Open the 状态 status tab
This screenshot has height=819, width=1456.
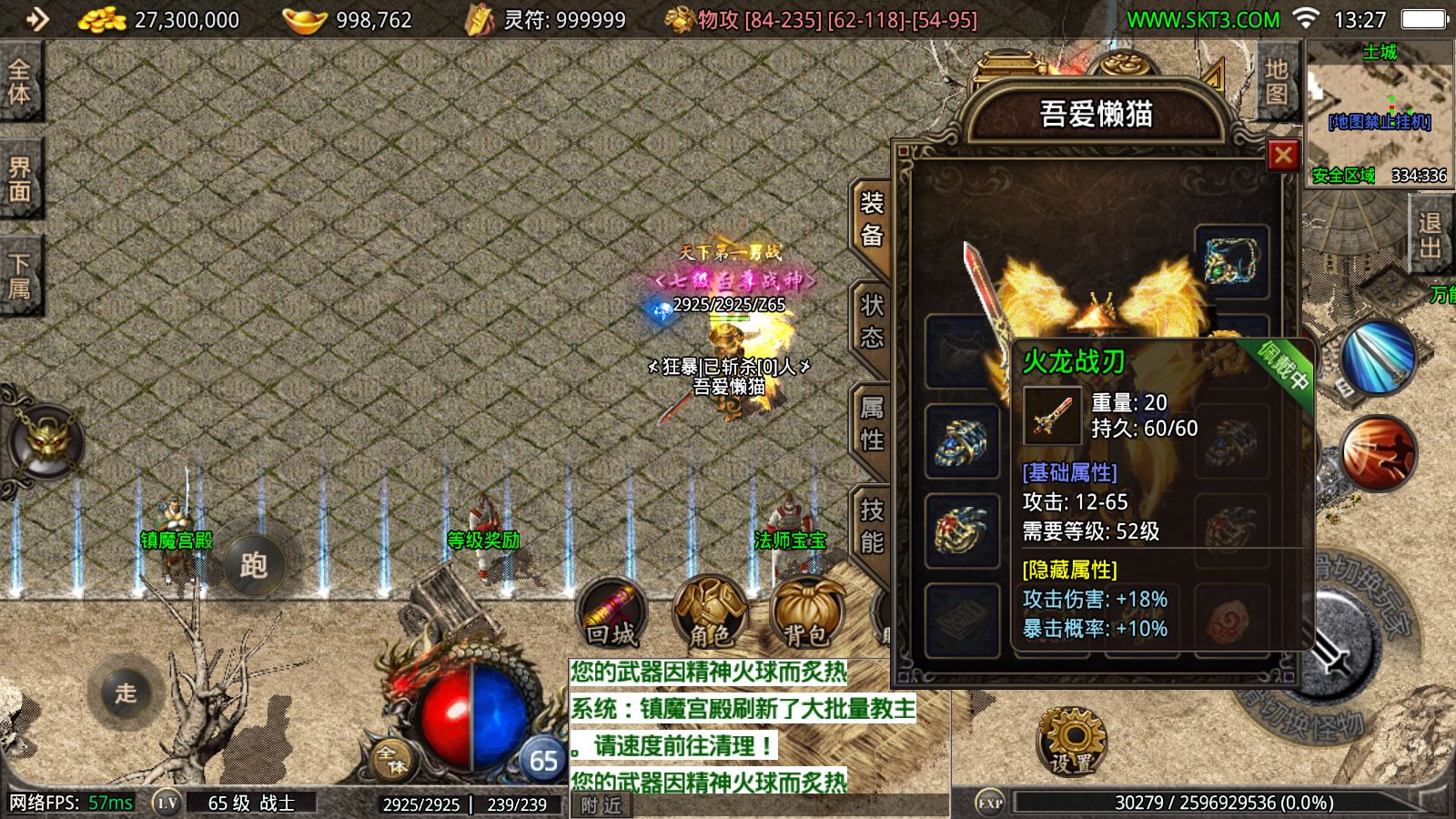871,322
